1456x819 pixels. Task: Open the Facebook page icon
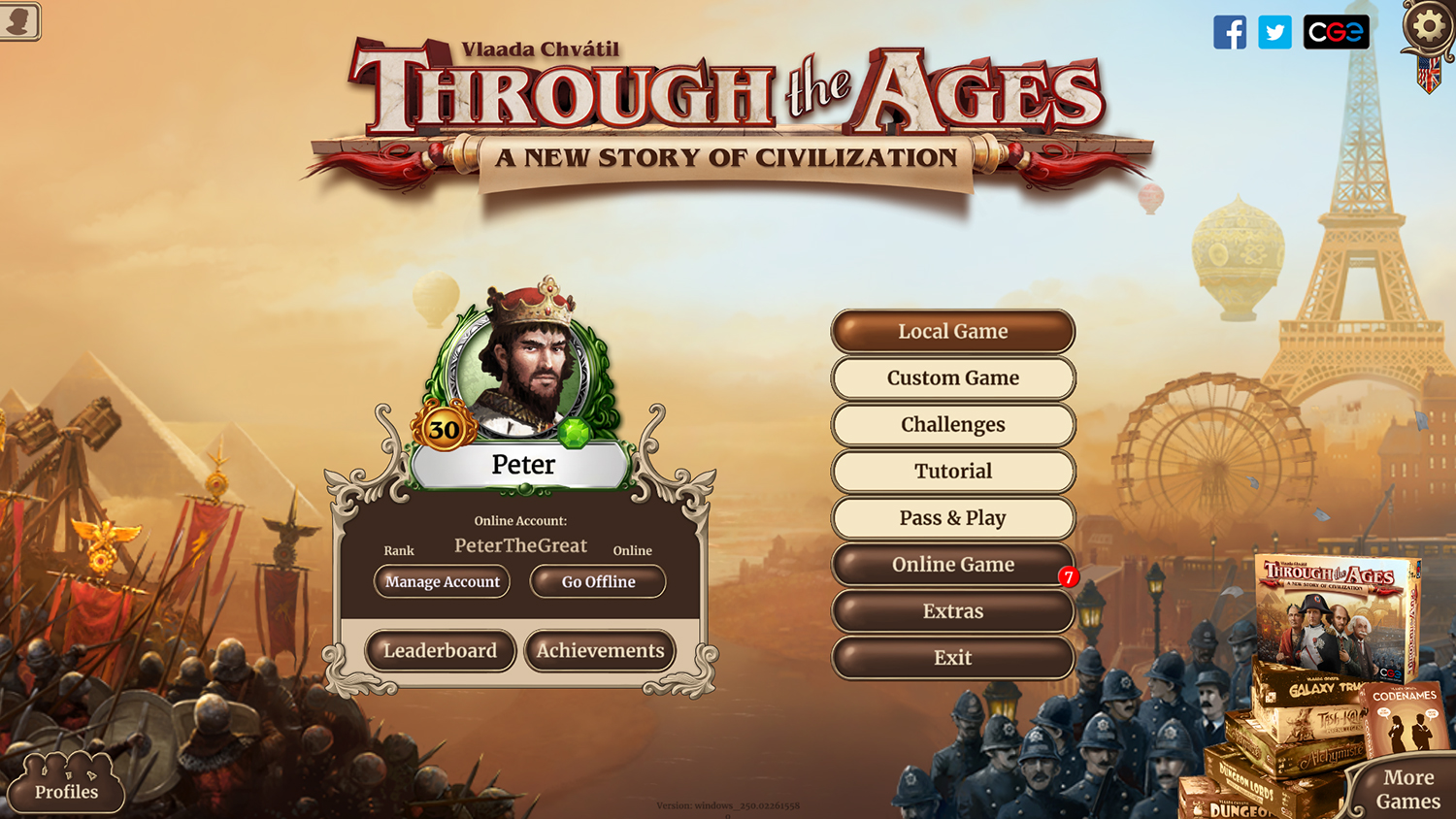tap(1232, 32)
